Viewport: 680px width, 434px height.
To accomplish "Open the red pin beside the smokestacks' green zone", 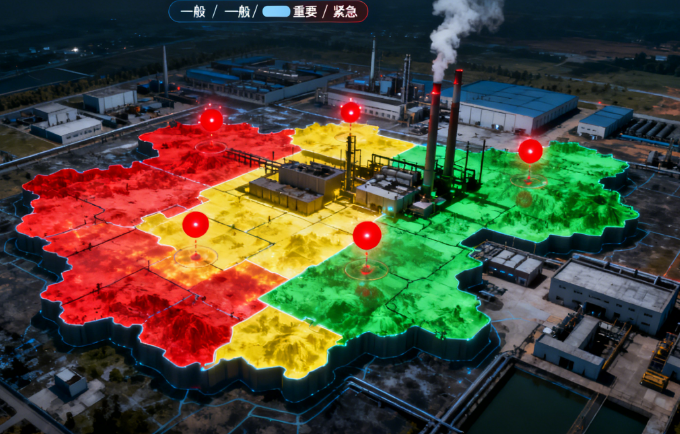I will click(x=530, y=151).
